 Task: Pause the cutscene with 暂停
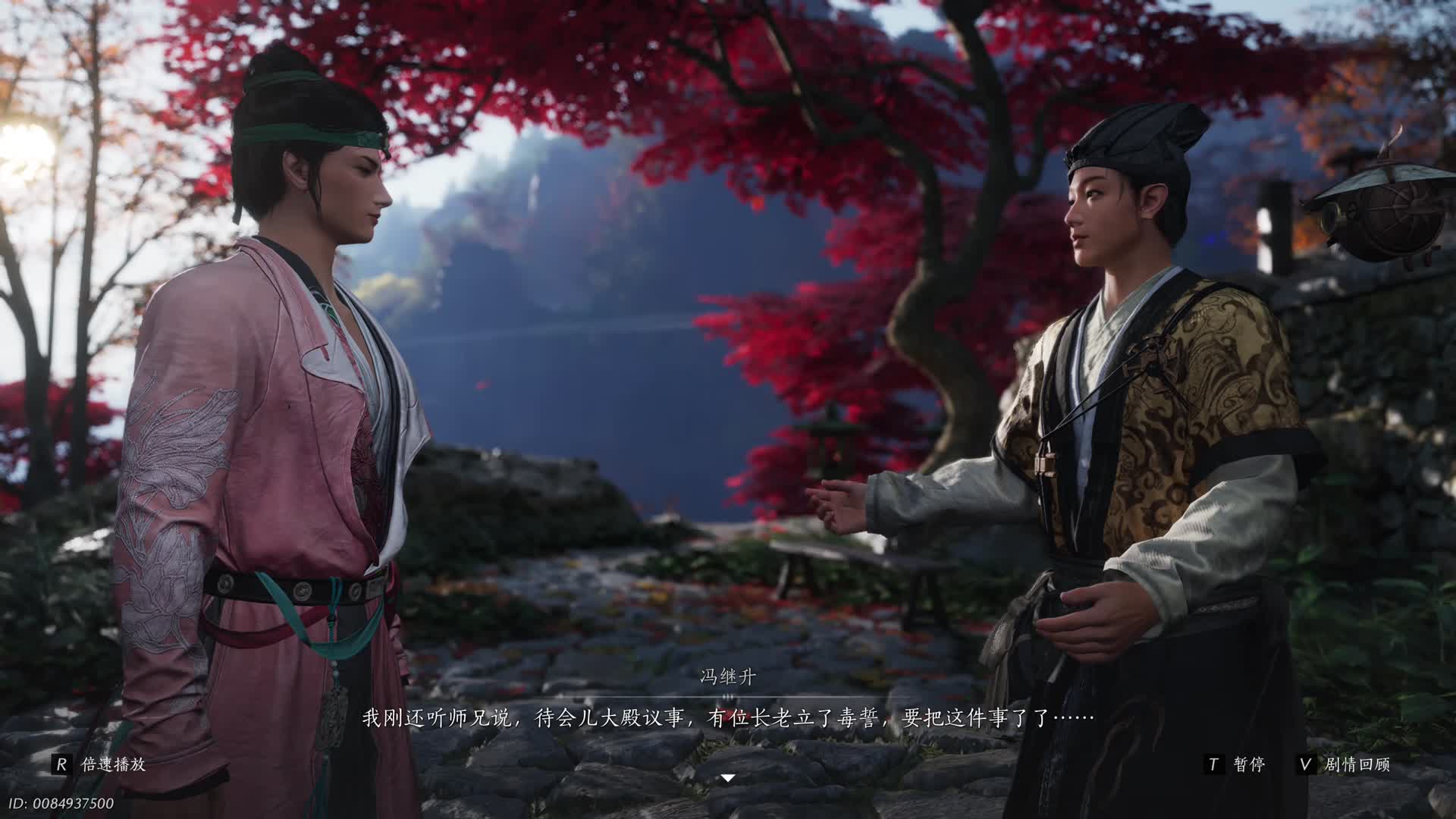[x=1236, y=764]
